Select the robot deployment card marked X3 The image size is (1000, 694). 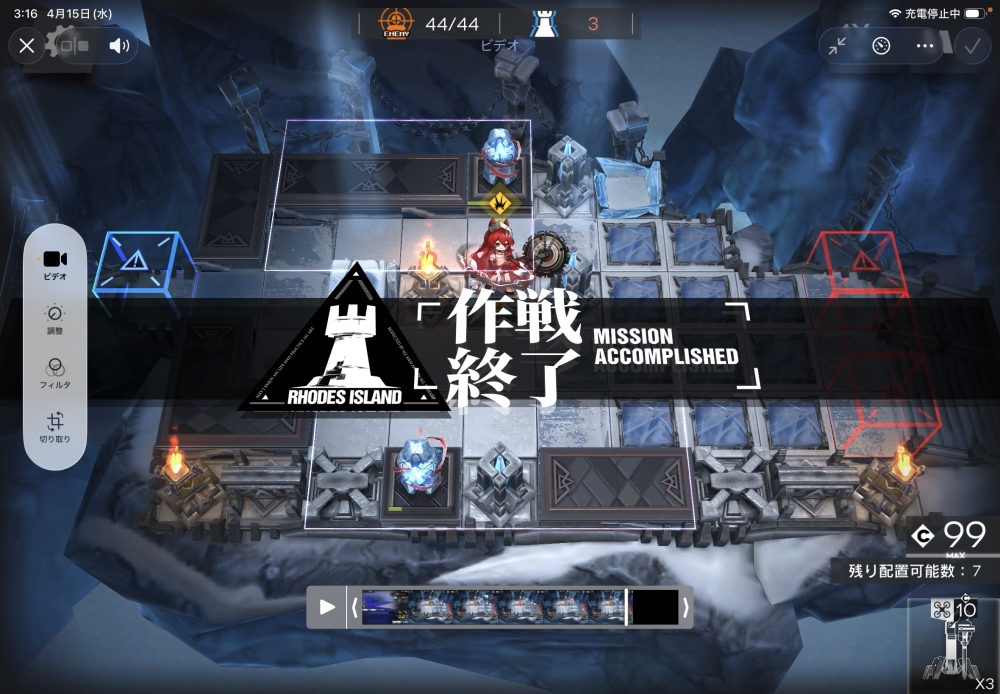click(x=953, y=645)
